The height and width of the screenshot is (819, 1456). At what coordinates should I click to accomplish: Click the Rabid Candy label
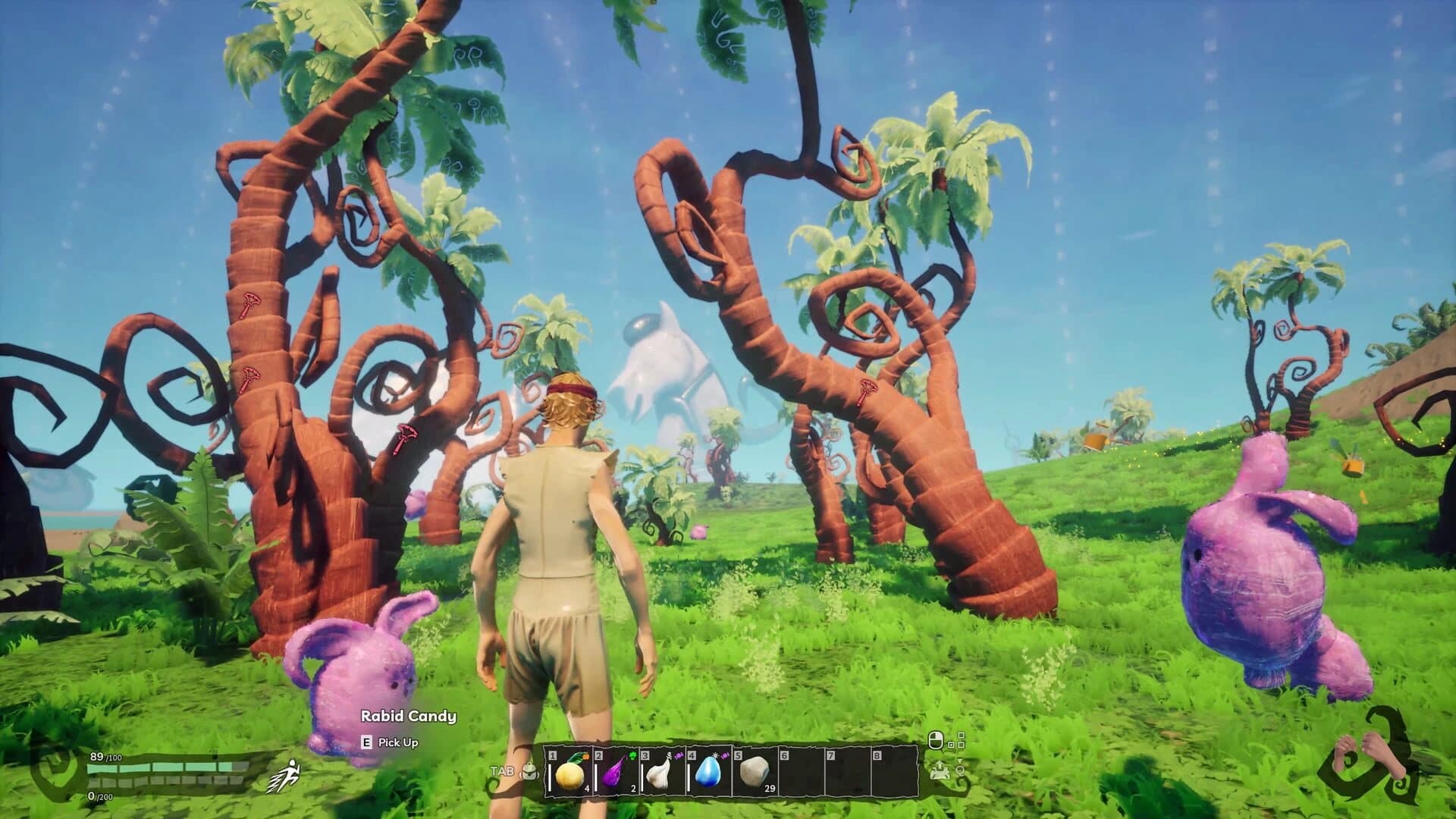point(408,716)
